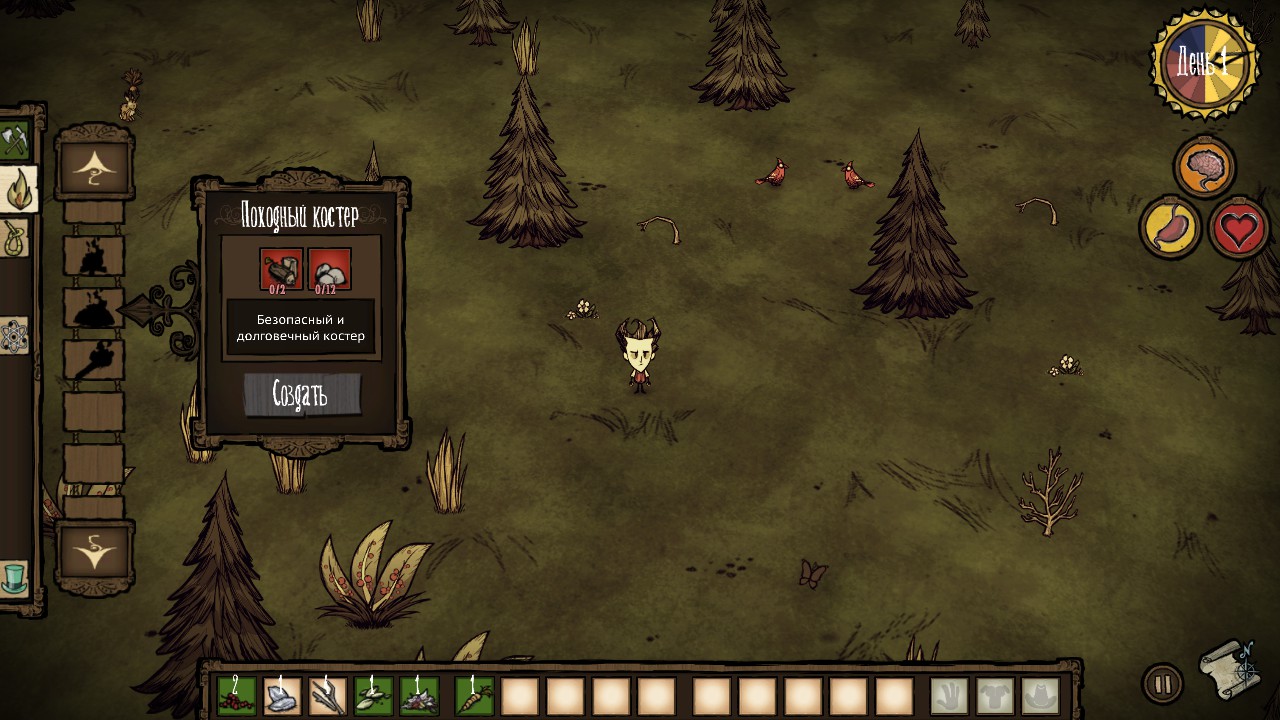Open the map scroll
The width and height of the screenshot is (1280, 720).
tap(1230, 669)
